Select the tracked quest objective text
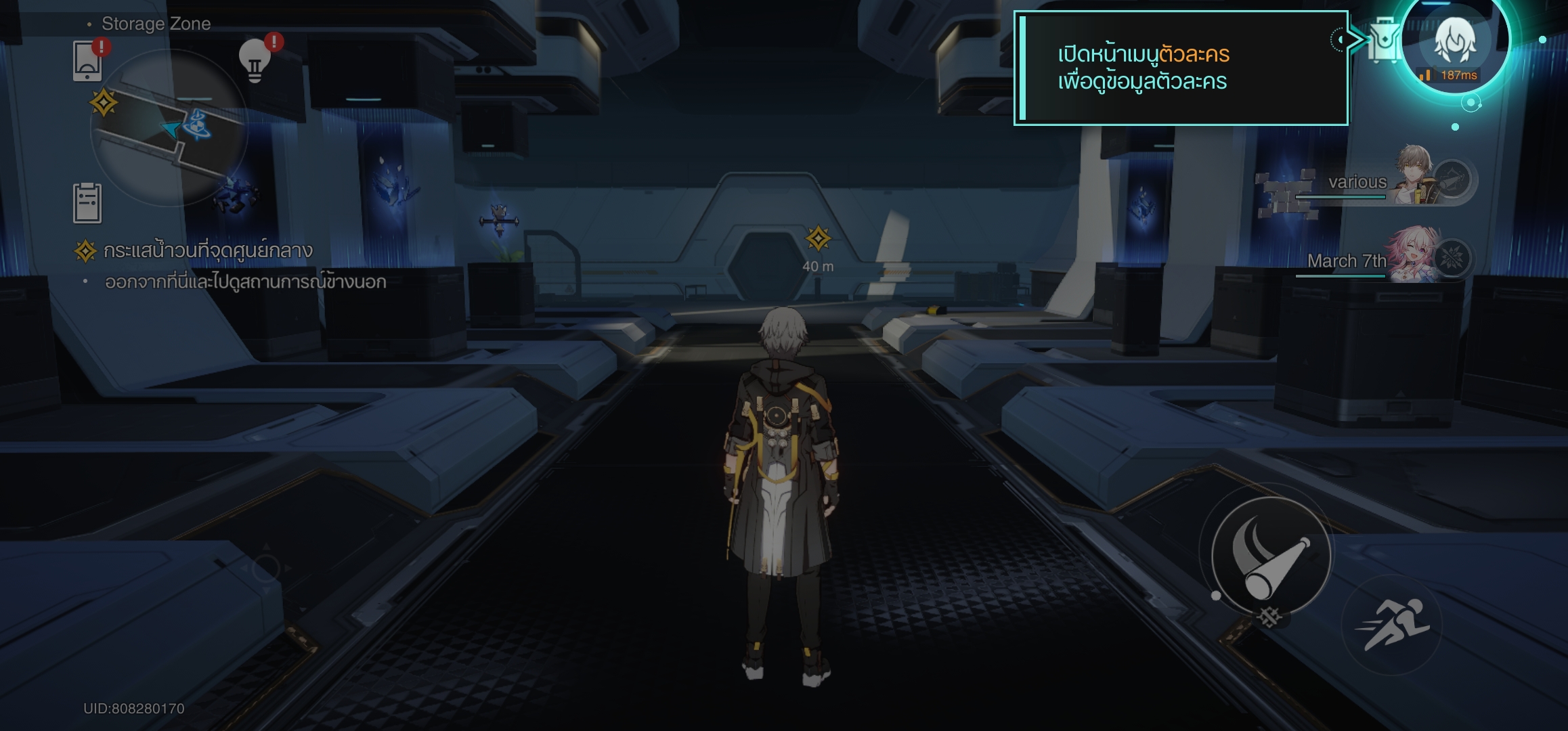The height and width of the screenshot is (731, 1568). 207,251
